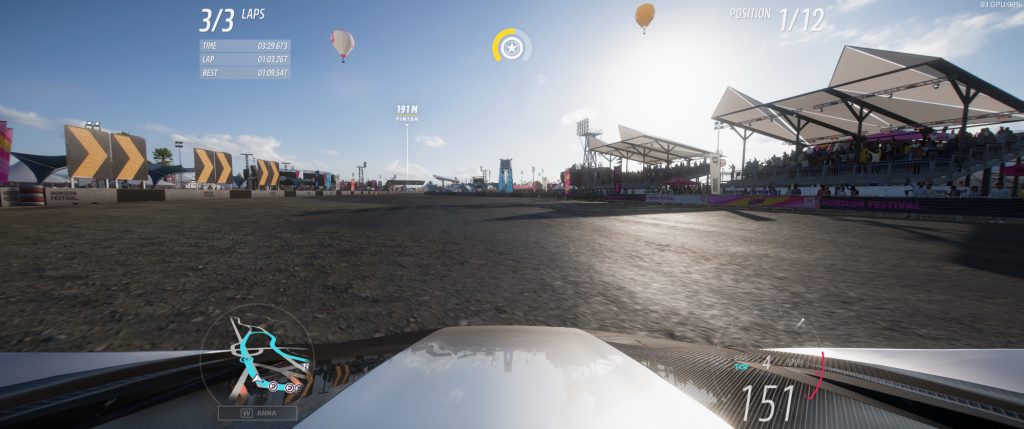The width and height of the screenshot is (1024, 429).
Task: Click the 191 M finish distance marker
Action: click(407, 112)
